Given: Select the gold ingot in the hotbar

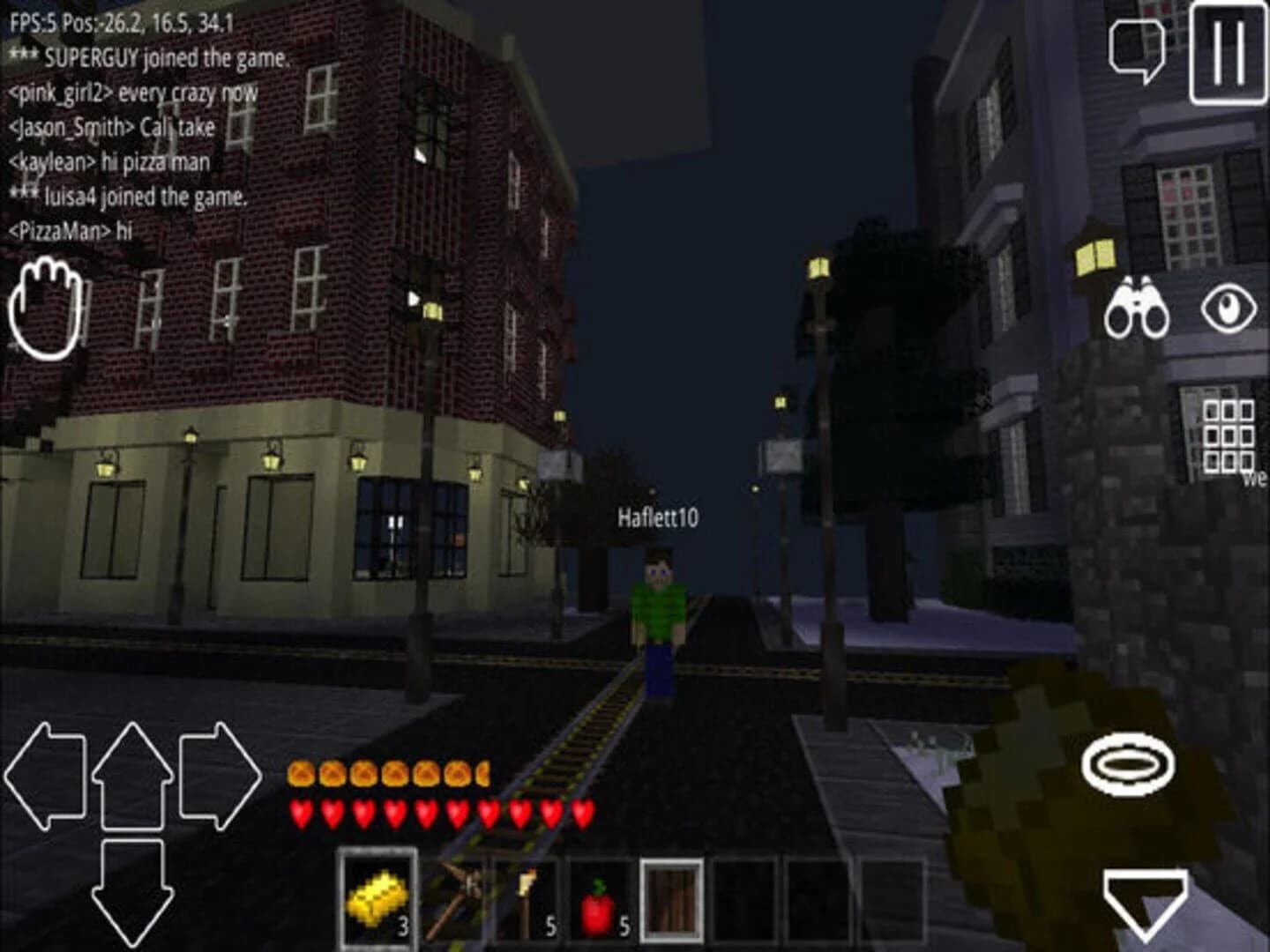Looking at the screenshot, I should 377,898.
